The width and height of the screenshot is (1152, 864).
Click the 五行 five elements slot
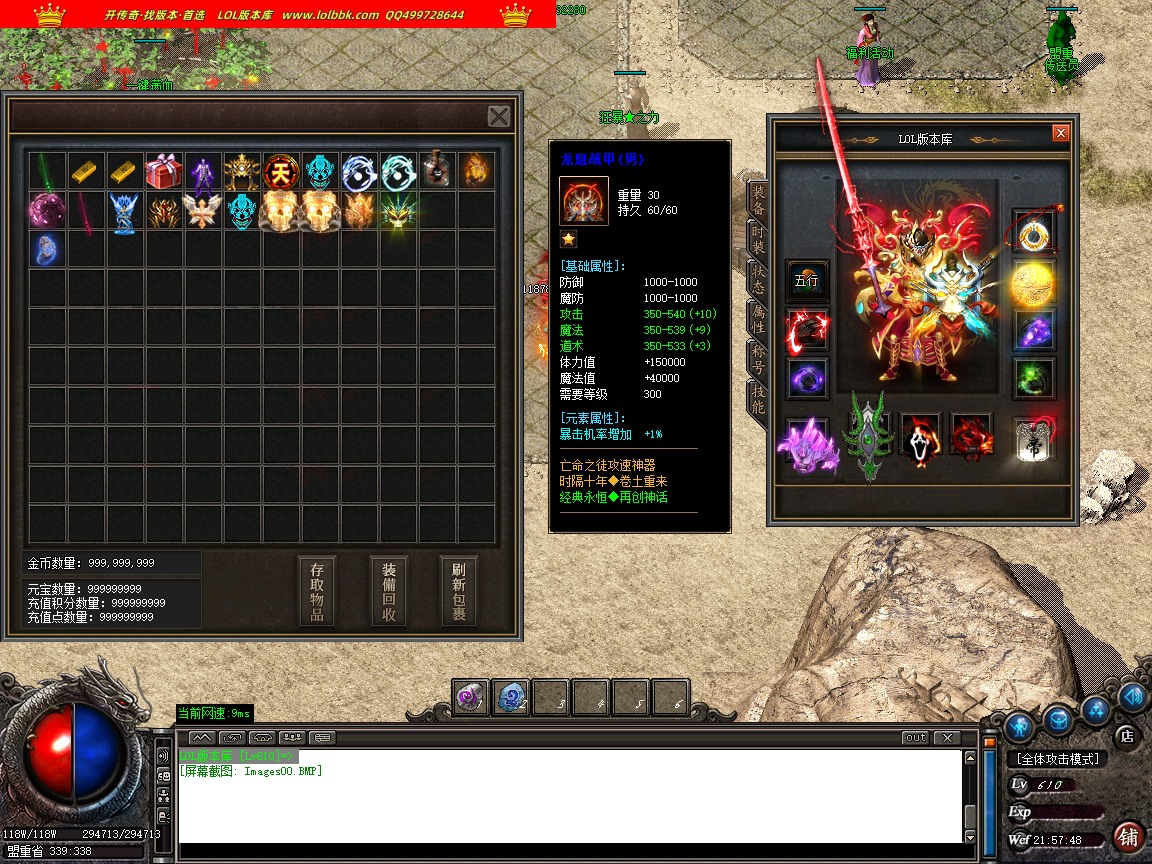click(x=806, y=281)
